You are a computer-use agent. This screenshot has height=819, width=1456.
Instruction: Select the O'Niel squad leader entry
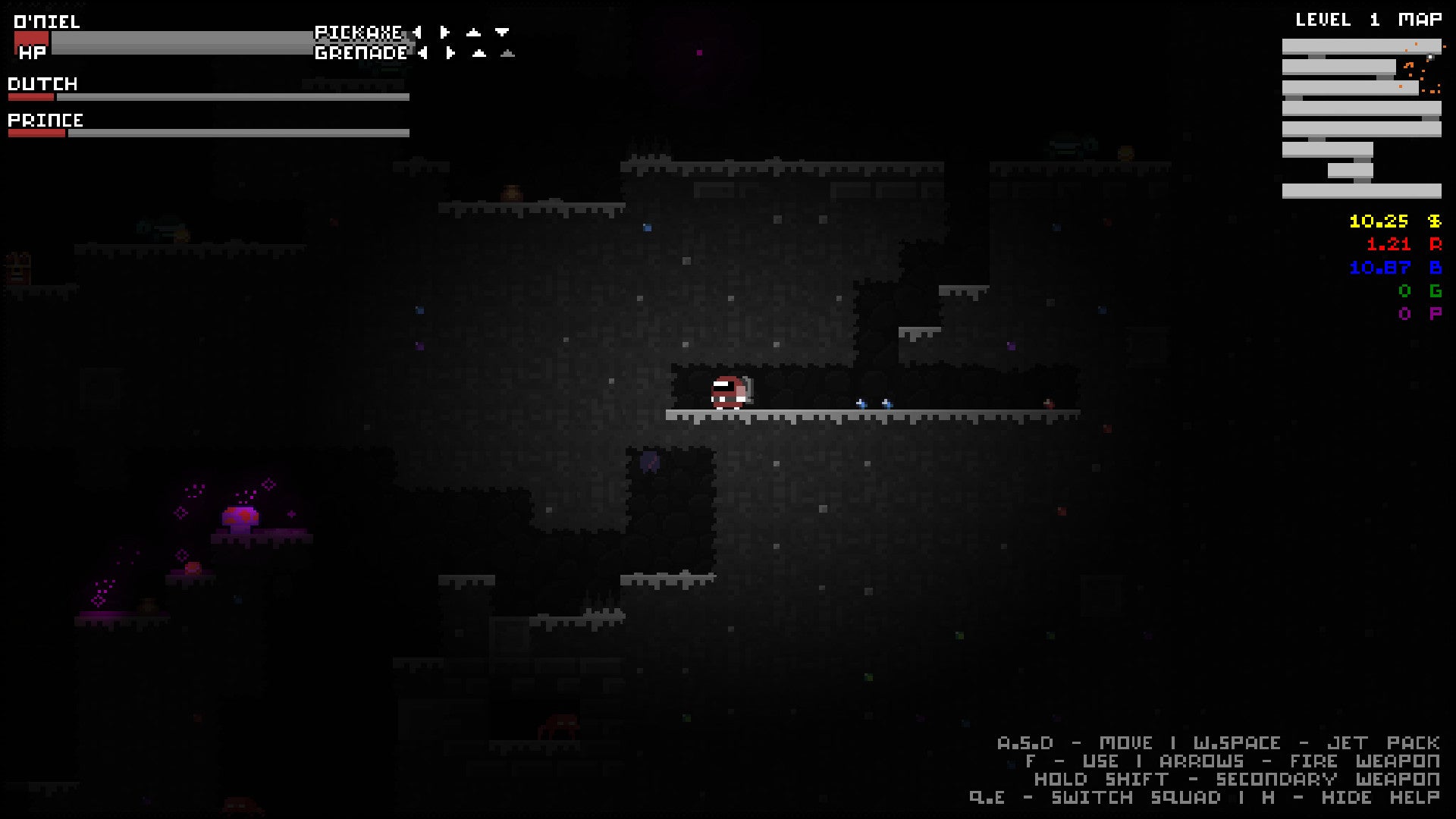point(47,21)
